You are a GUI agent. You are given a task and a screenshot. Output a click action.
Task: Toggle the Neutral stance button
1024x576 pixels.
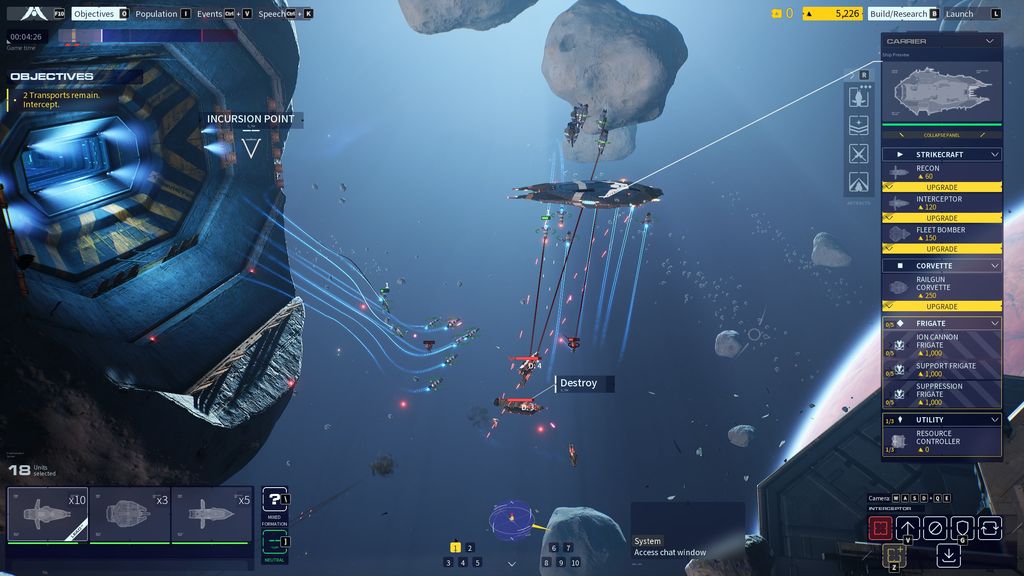click(x=274, y=543)
